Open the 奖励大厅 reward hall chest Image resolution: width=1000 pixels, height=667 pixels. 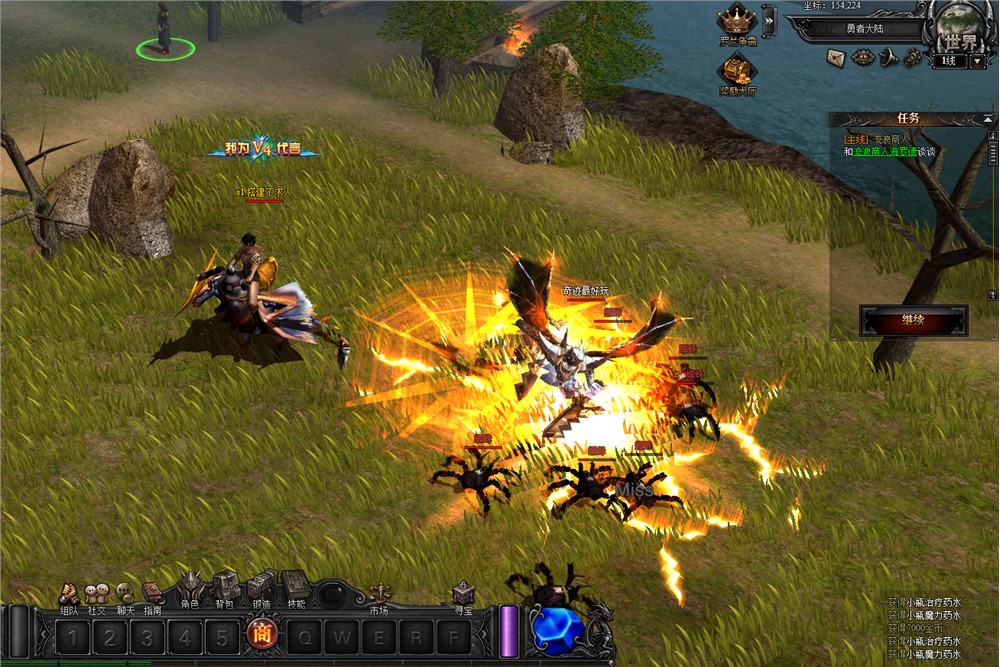tap(737, 73)
